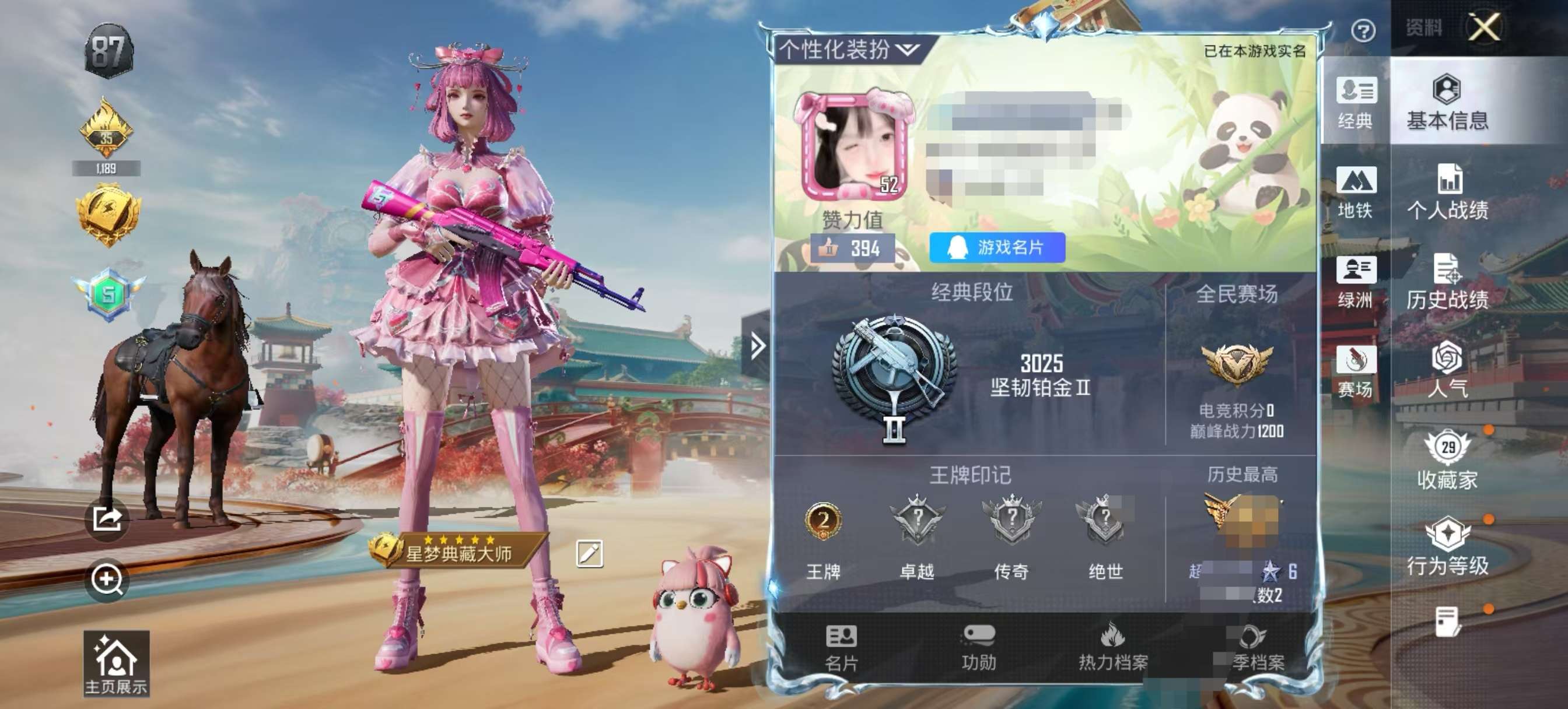Select the 经典 mode tab
The width and height of the screenshot is (1568, 709).
(x=1355, y=102)
